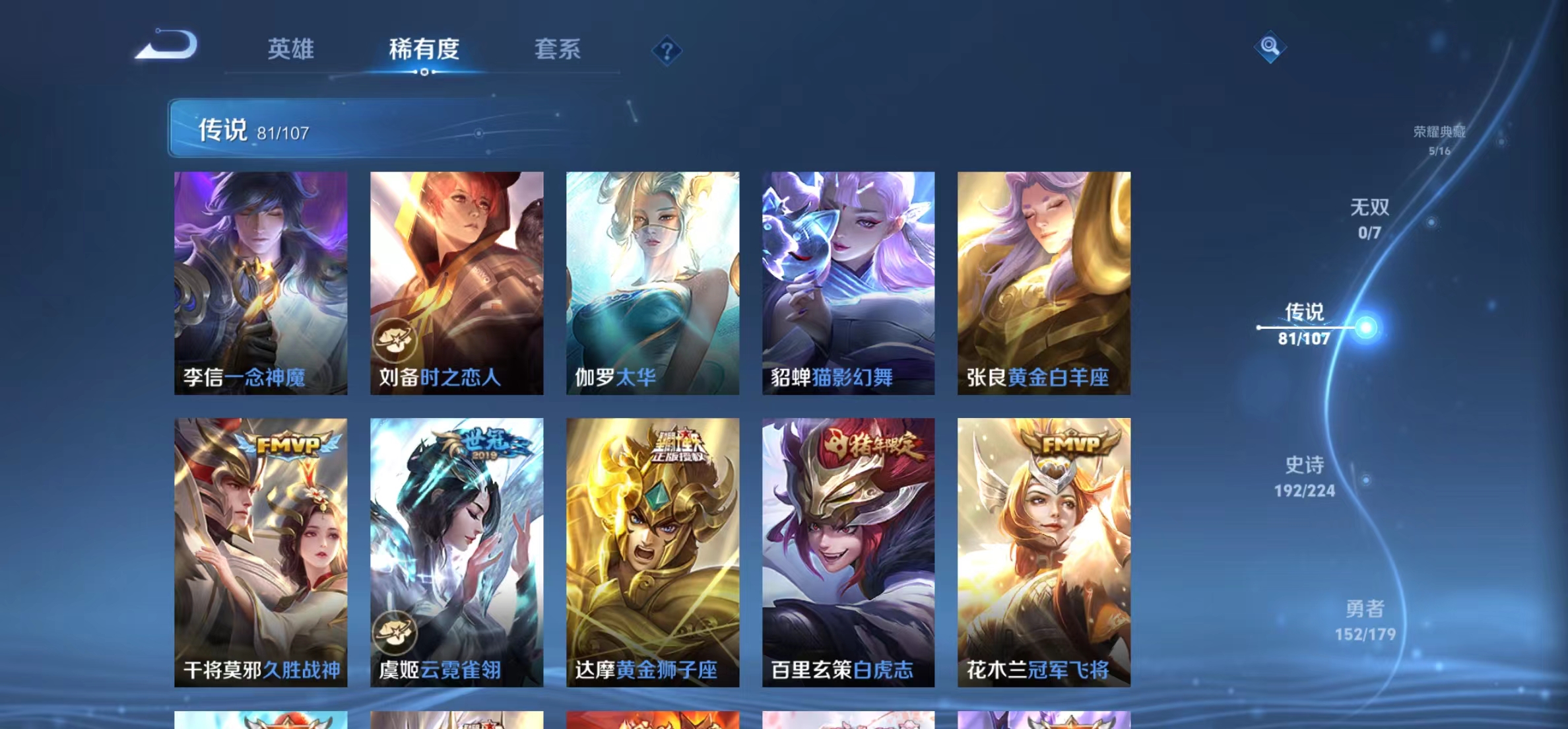1568x729 pixels.
Task: Switch to the 套系 tab
Action: pyautogui.click(x=558, y=48)
